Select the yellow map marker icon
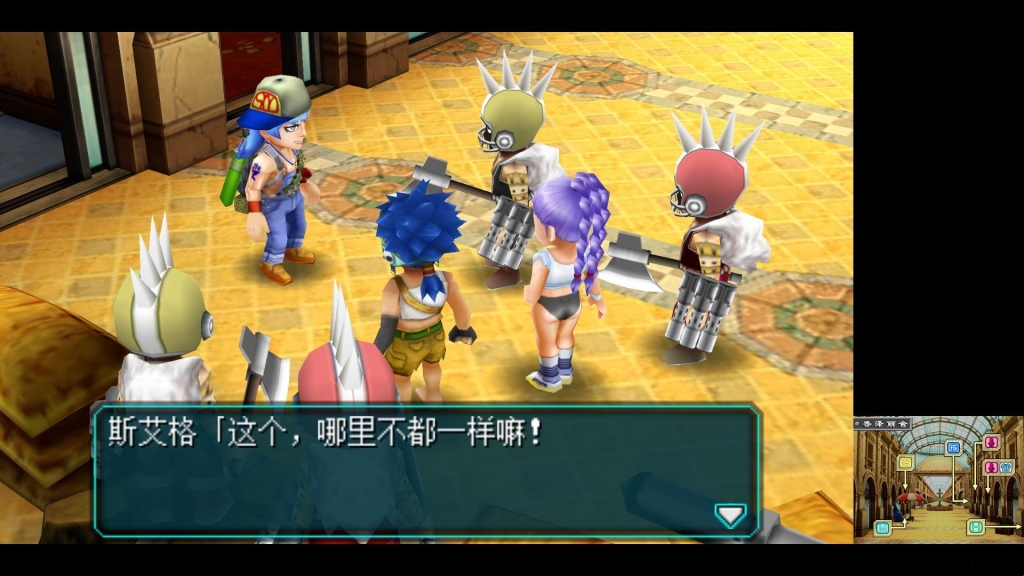 [x=905, y=462]
